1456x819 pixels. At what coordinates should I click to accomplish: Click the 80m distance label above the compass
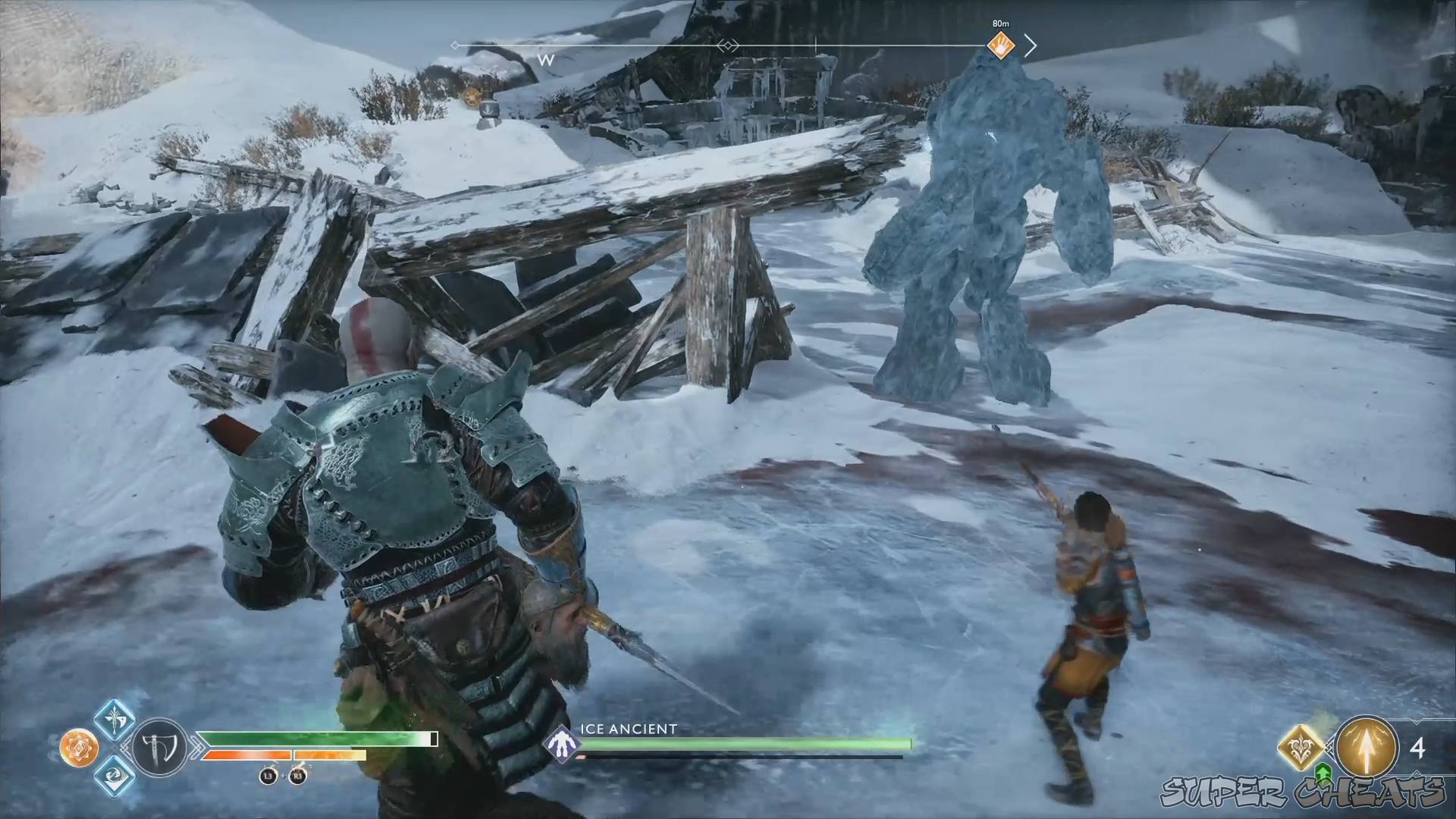(x=1000, y=23)
